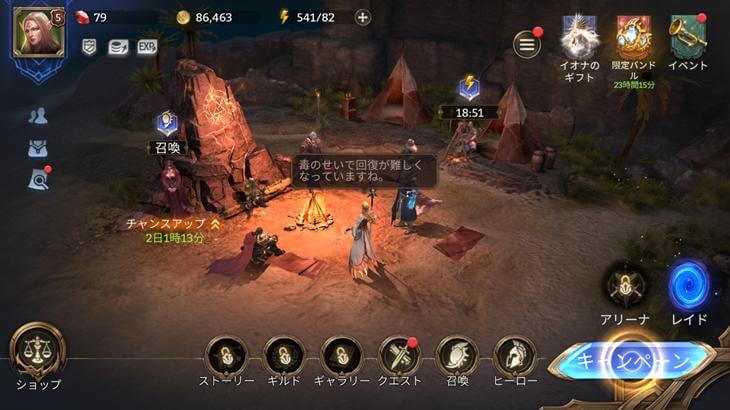
Task: Open the ストーリー story menu
Action: click(x=226, y=356)
